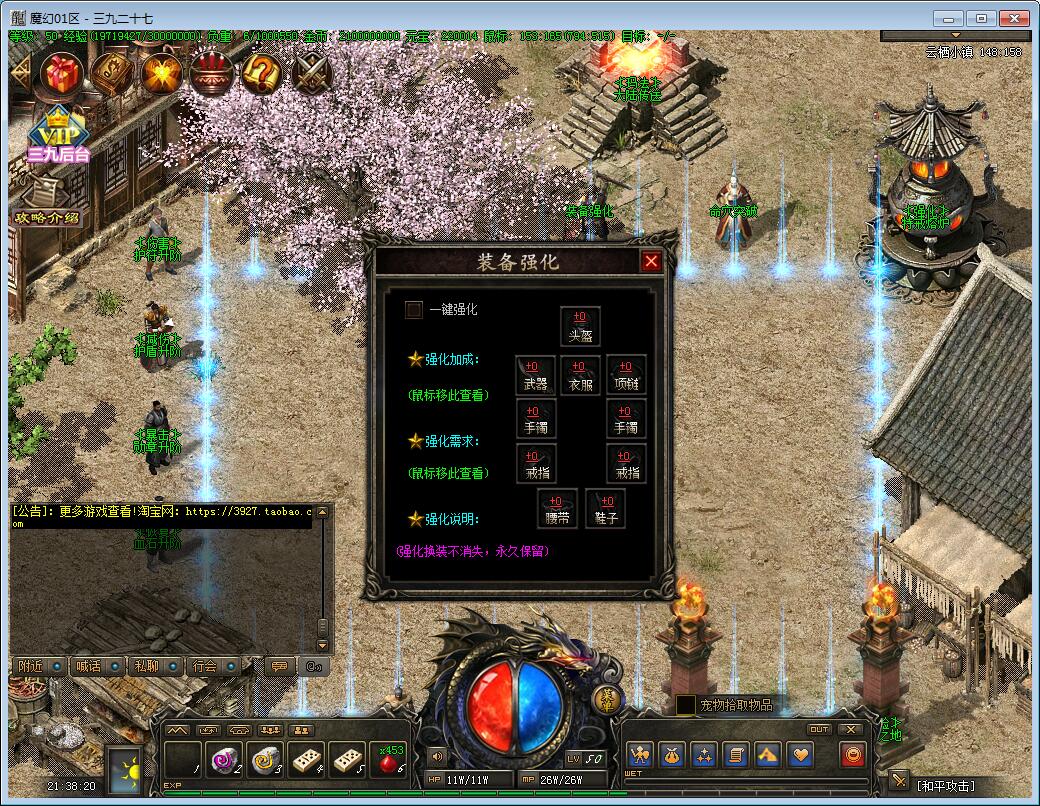
Task: Click the heart icon in the bottom menu
Action: [x=799, y=755]
